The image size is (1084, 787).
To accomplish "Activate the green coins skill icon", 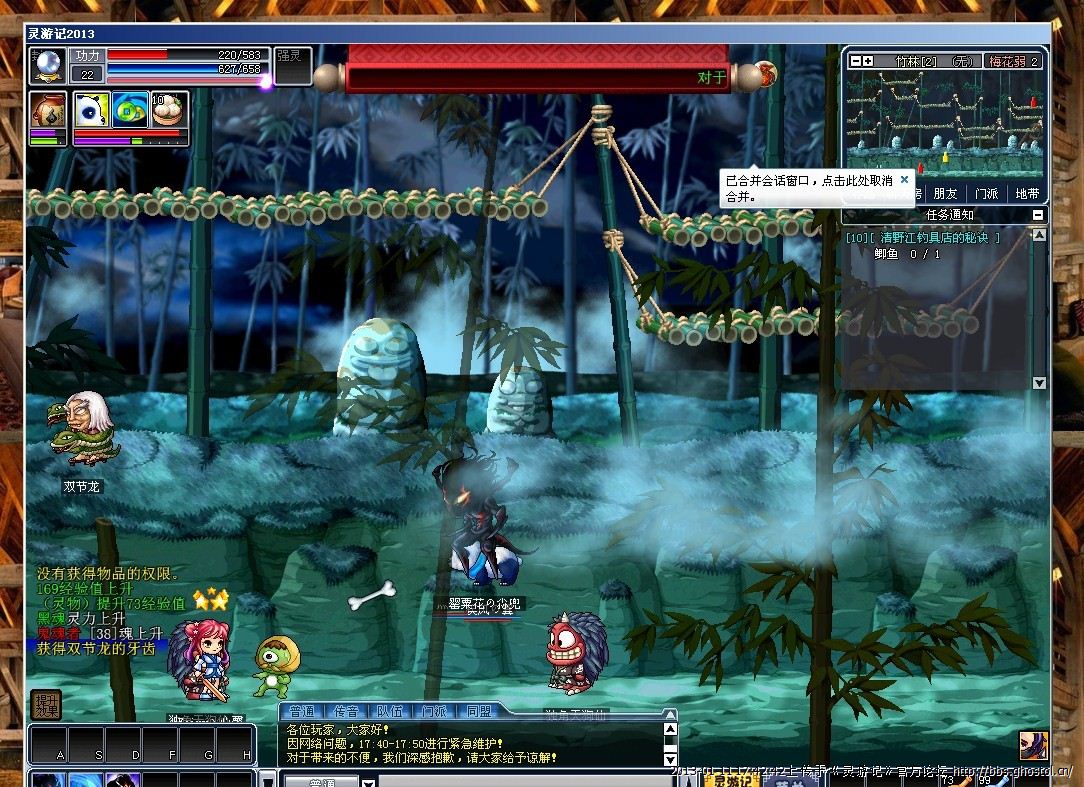I will coord(130,109).
